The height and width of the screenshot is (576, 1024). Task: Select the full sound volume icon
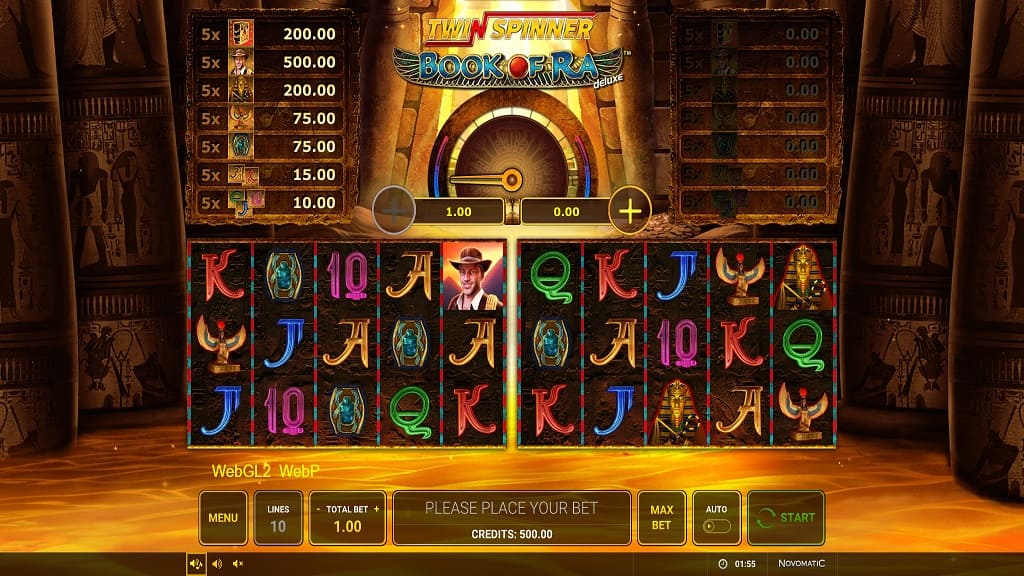[x=196, y=564]
